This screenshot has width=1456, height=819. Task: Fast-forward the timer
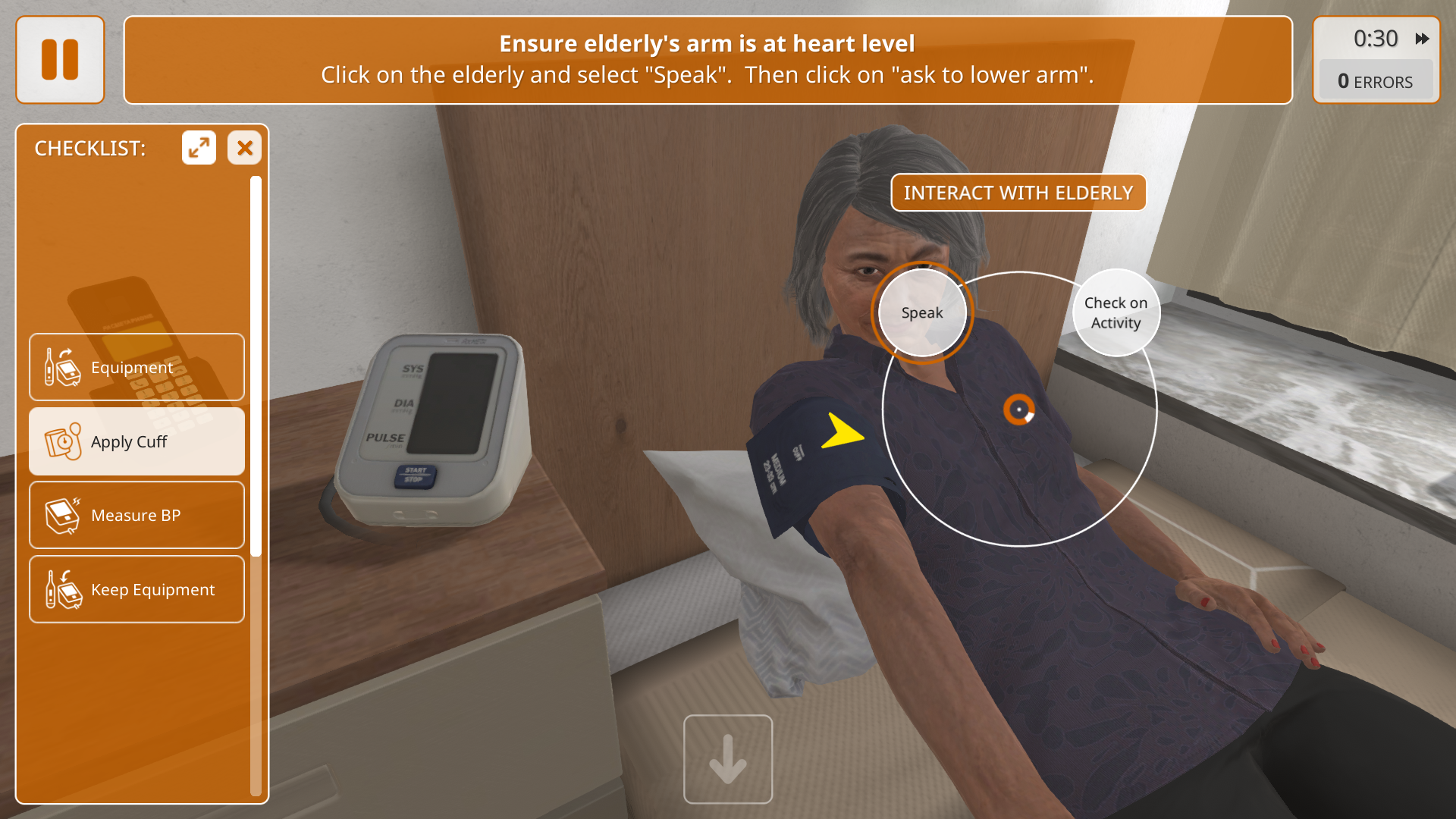coord(1422,39)
